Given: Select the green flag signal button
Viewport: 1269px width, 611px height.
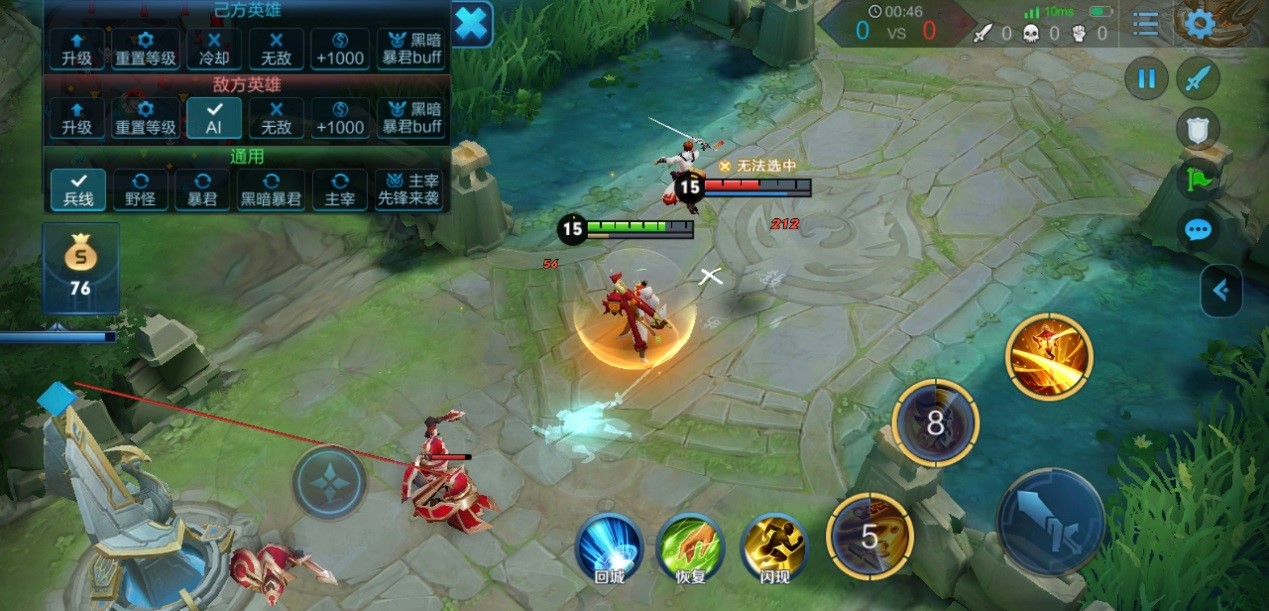Looking at the screenshot, I should (1198, 180).
